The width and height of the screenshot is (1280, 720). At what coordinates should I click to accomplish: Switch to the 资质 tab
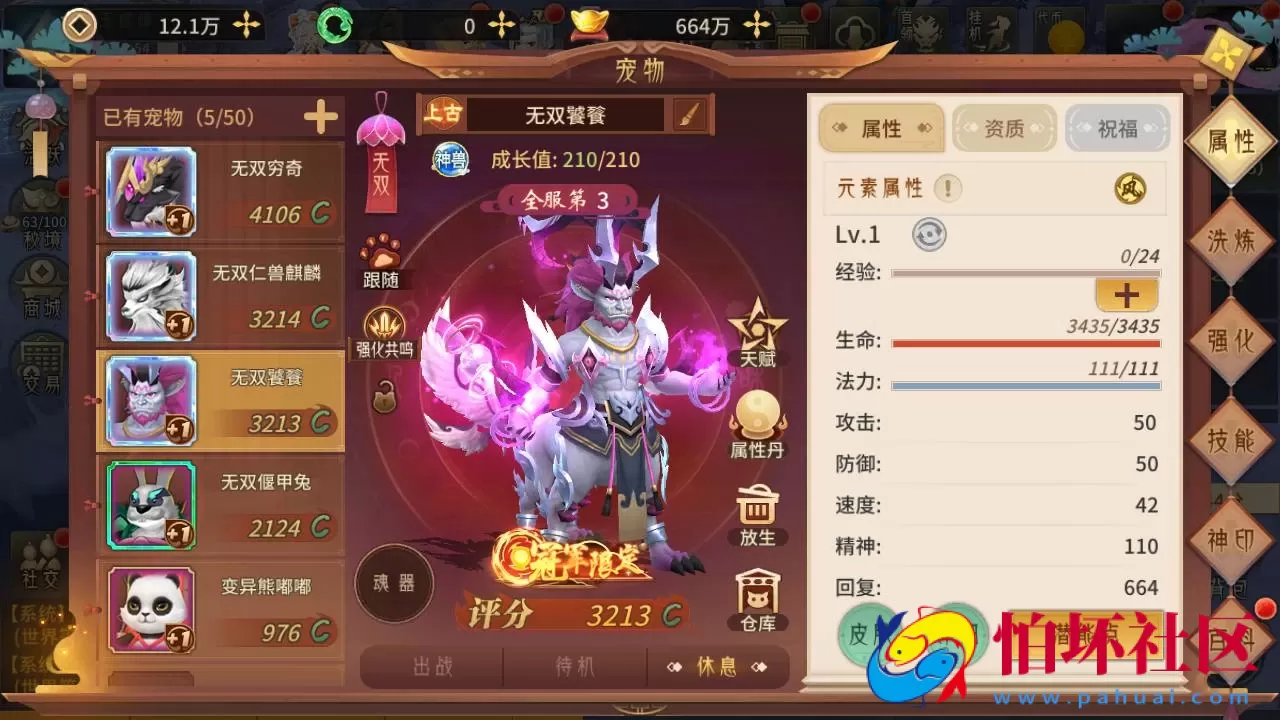pos(1004,128)
